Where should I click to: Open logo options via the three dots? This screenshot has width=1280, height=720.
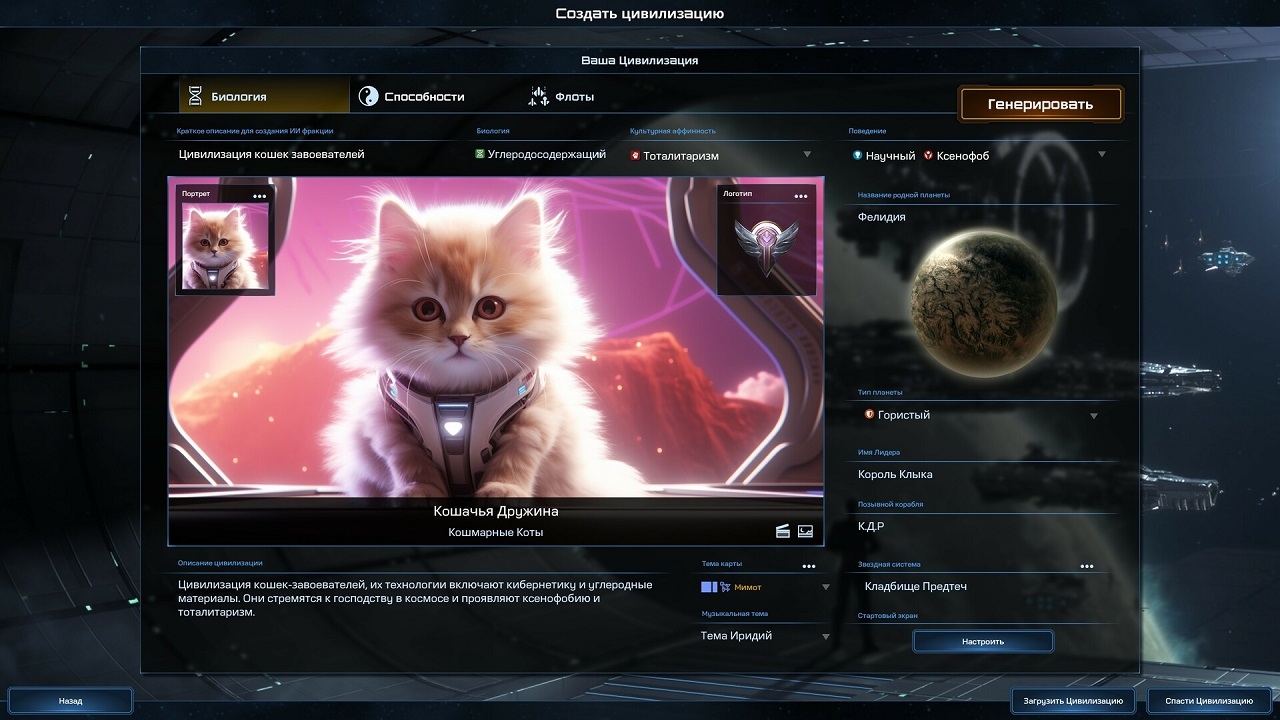(x=801, y=196)
